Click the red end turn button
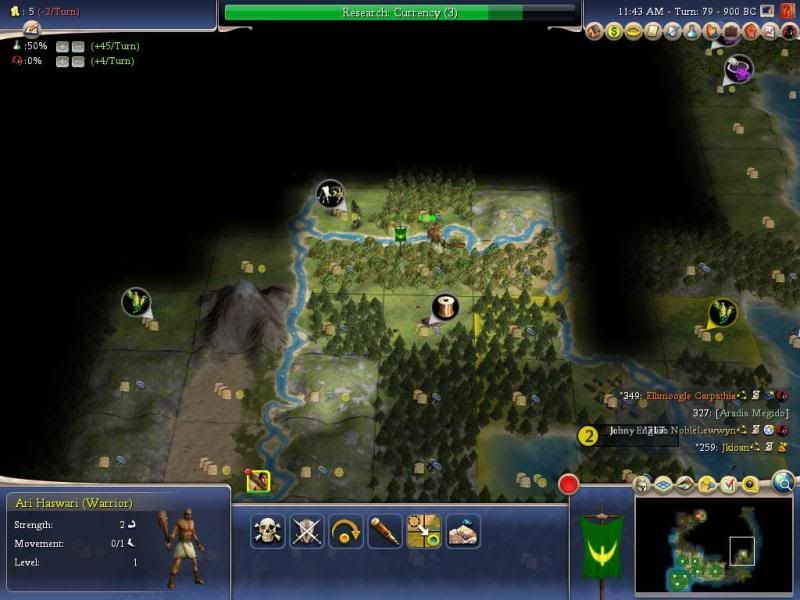Viewport: 800px width, 600px height. pyautogui.click(x=568, y=485)
